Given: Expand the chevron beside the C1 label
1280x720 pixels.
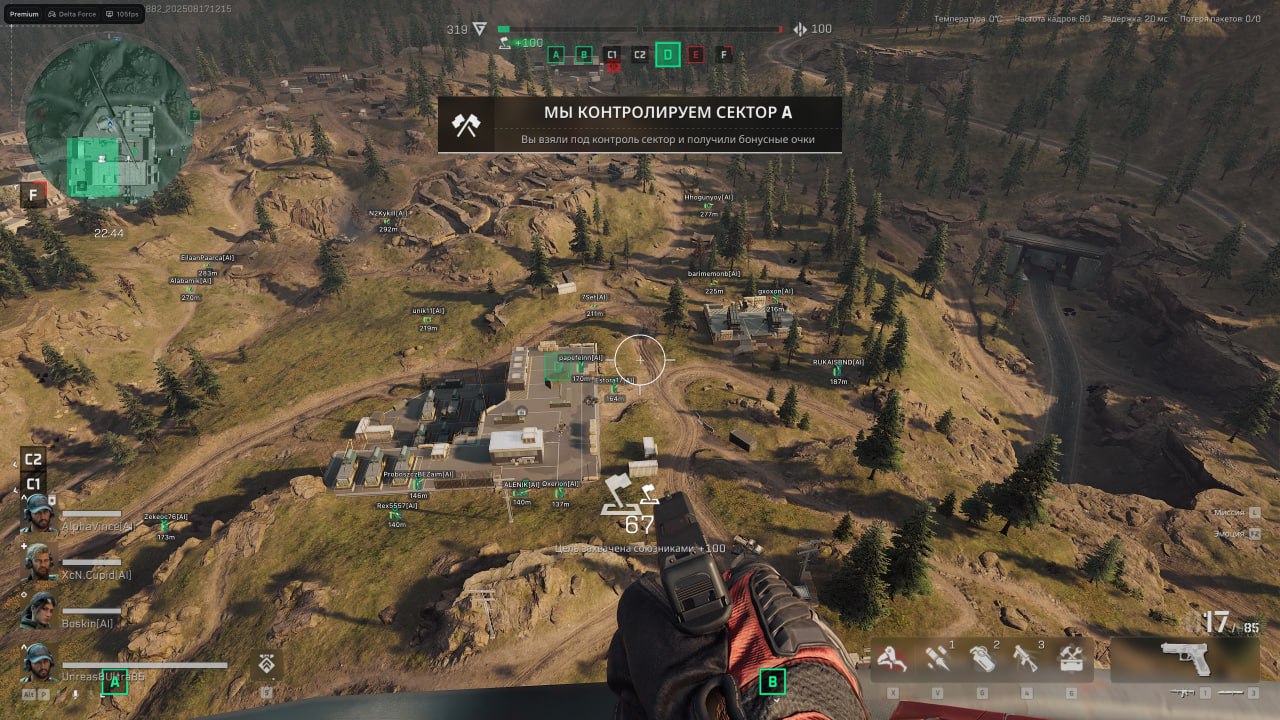Looking at the screenshot, I should pos(16,490).
